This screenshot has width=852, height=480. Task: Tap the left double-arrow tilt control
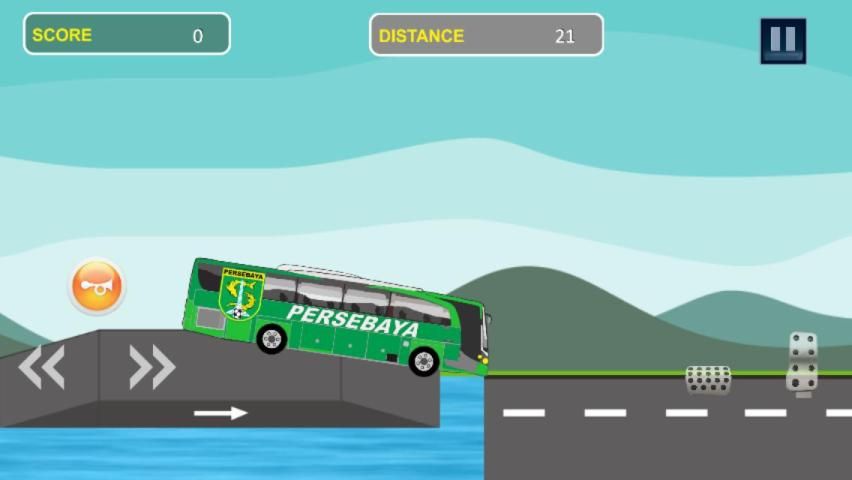[x=42, y=367]
